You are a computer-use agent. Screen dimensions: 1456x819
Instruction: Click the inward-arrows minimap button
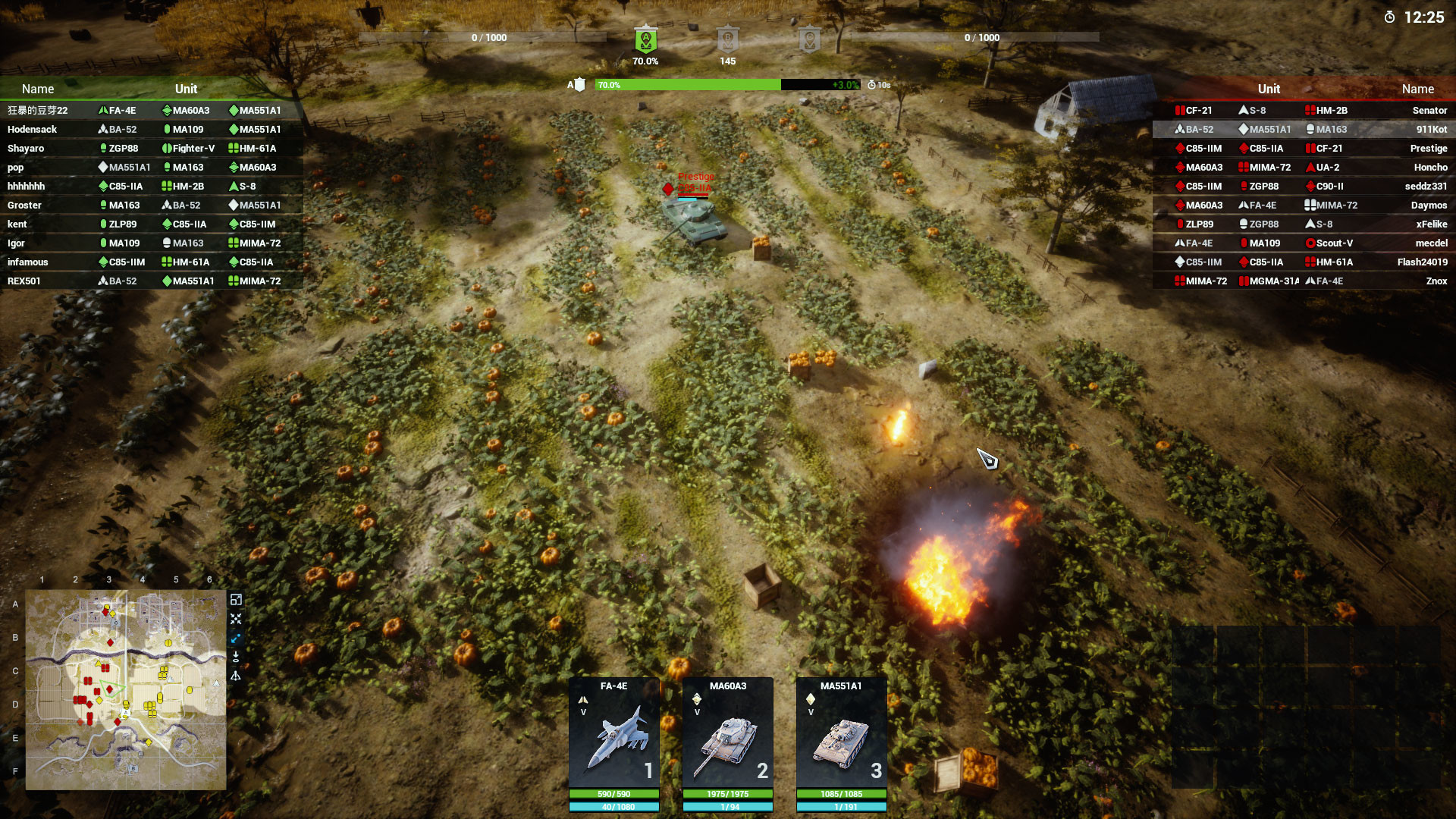[x=236, y=619]
